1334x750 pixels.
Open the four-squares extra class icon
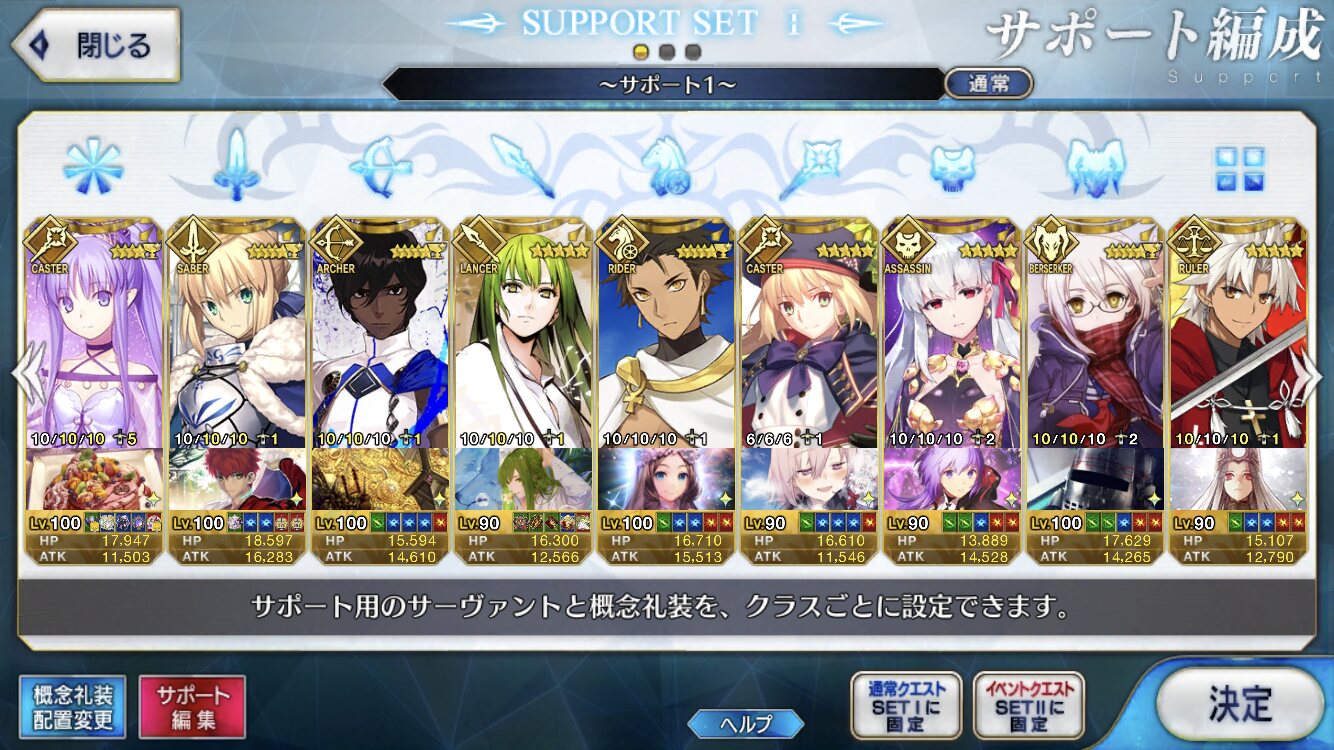click(1239, 168)
